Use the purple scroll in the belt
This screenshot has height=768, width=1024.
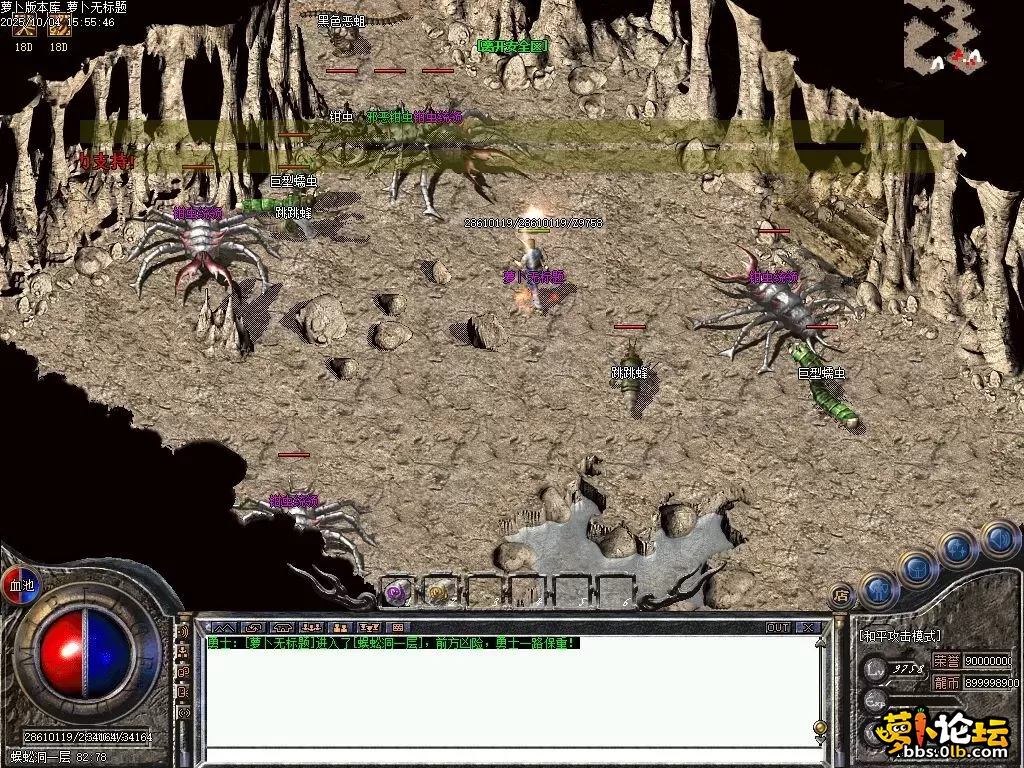click(x=398, y=592)
